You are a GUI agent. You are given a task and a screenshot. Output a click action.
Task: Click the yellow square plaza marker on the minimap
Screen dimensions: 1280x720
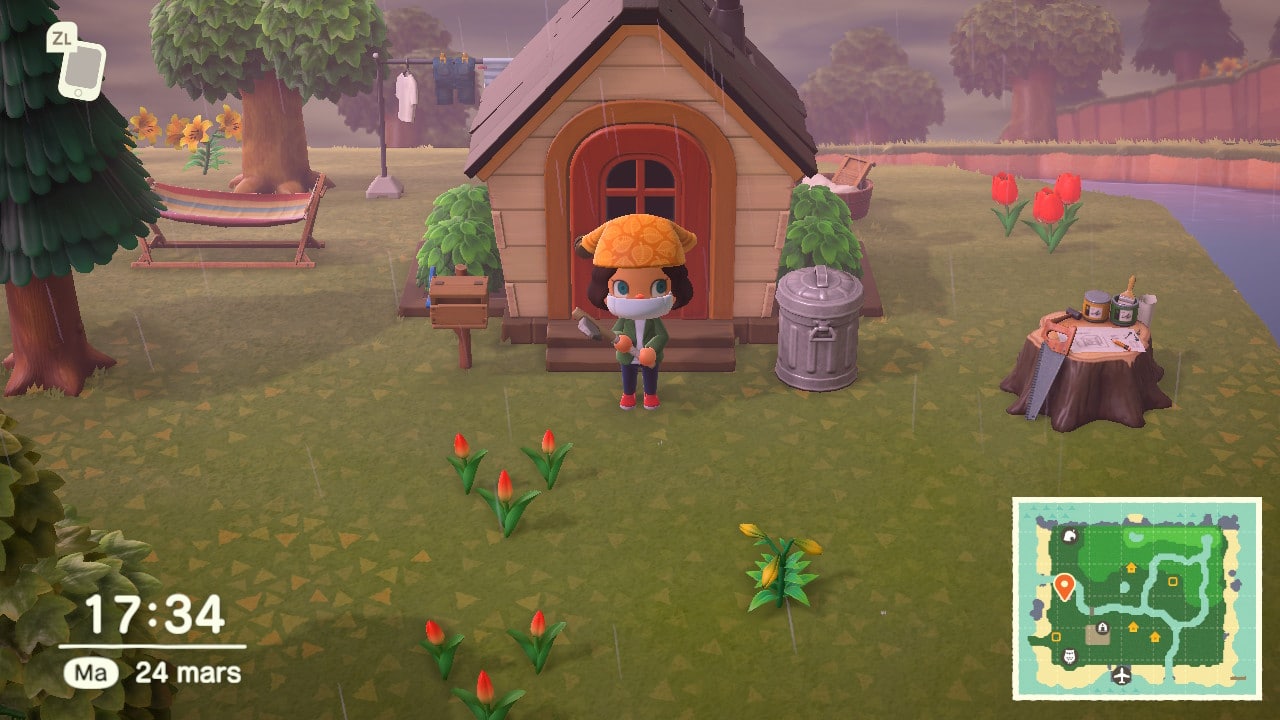[1172, 582]
